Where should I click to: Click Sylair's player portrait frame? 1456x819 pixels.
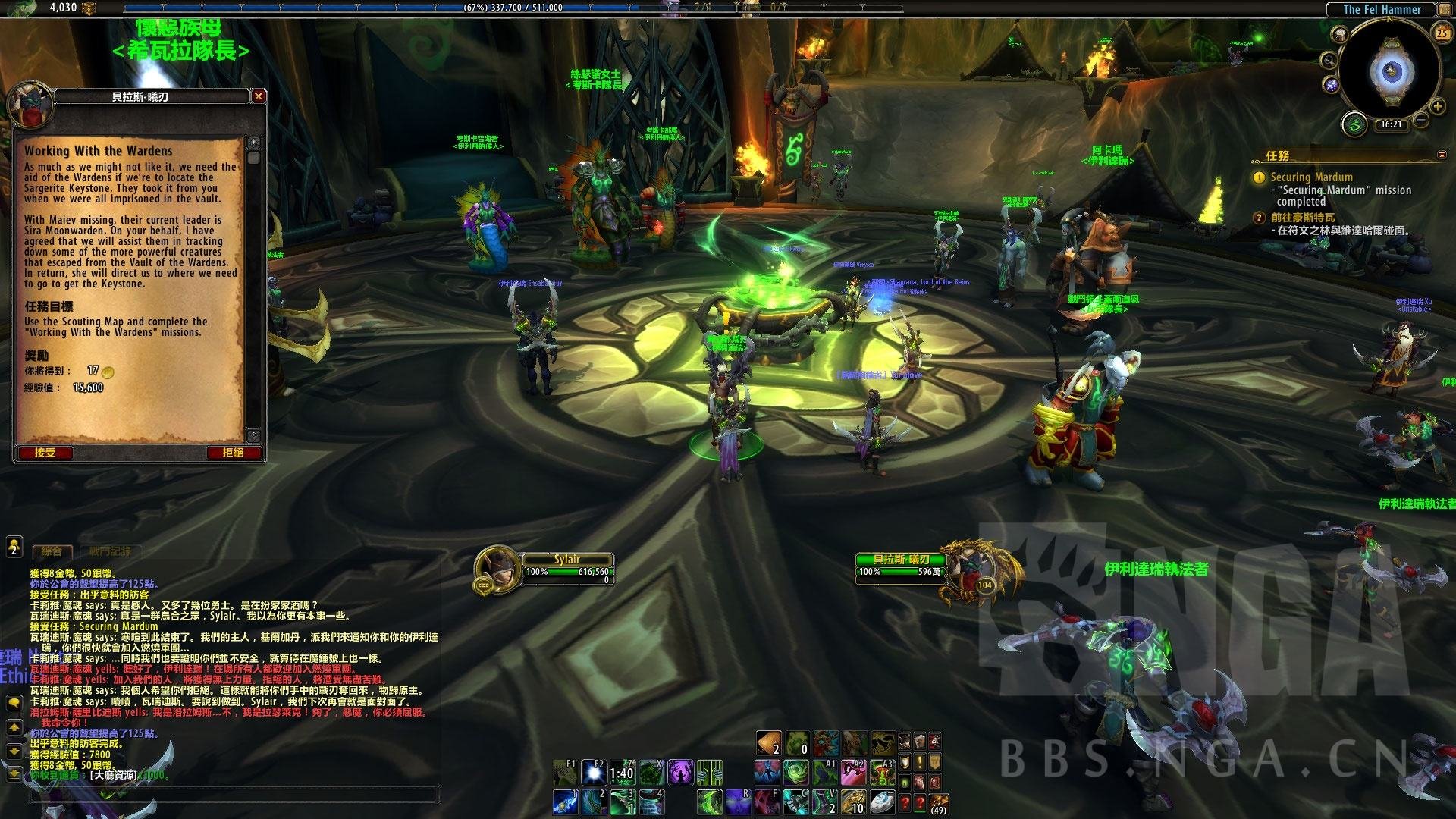coord(497,570)
